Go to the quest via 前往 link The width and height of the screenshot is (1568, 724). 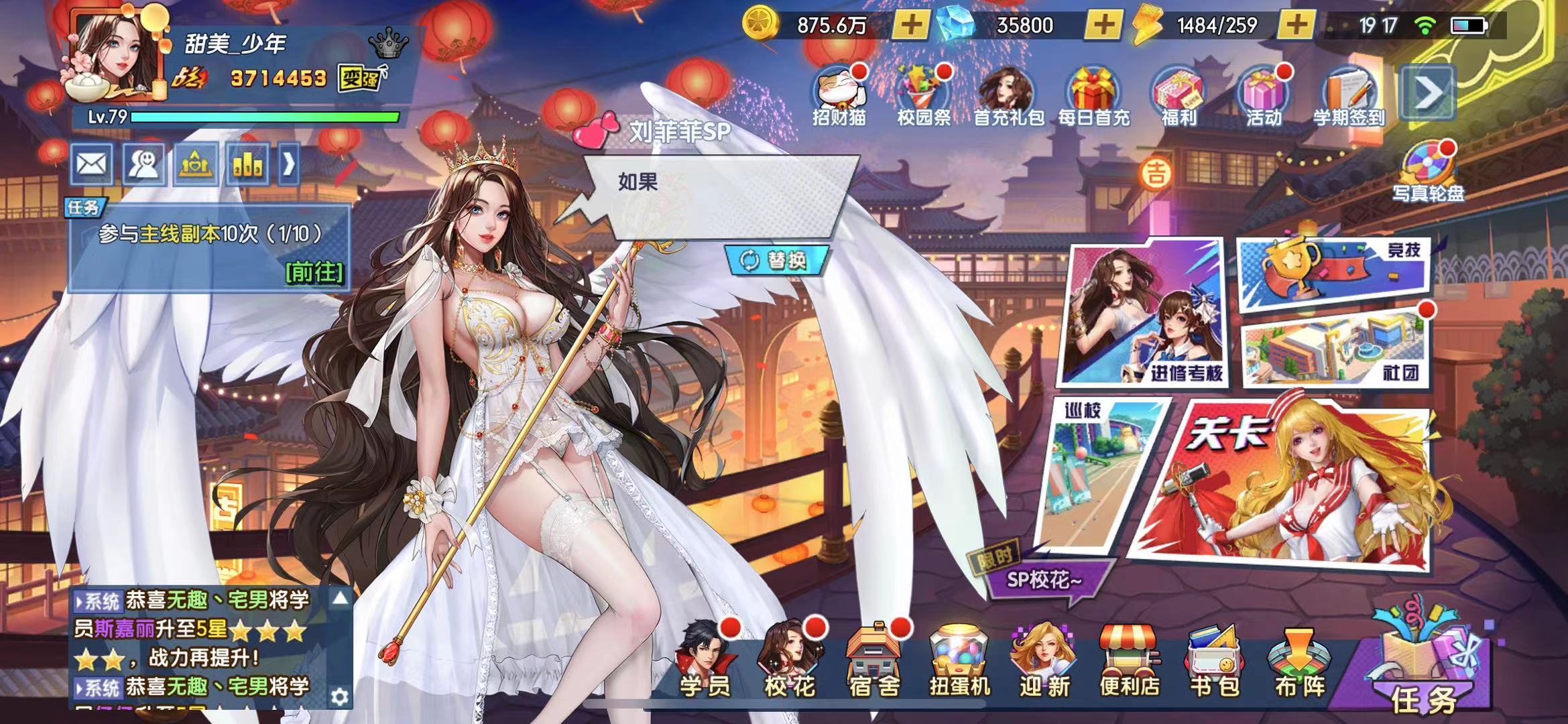click(x=314, y=272)
